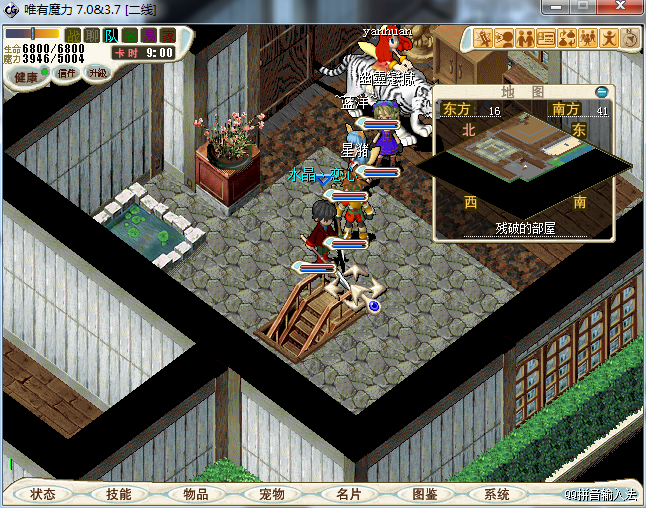Viewport: 646px width, 508px height.
Task: Toggle the 聊 chat mode switch
Action: click(92, 35)
